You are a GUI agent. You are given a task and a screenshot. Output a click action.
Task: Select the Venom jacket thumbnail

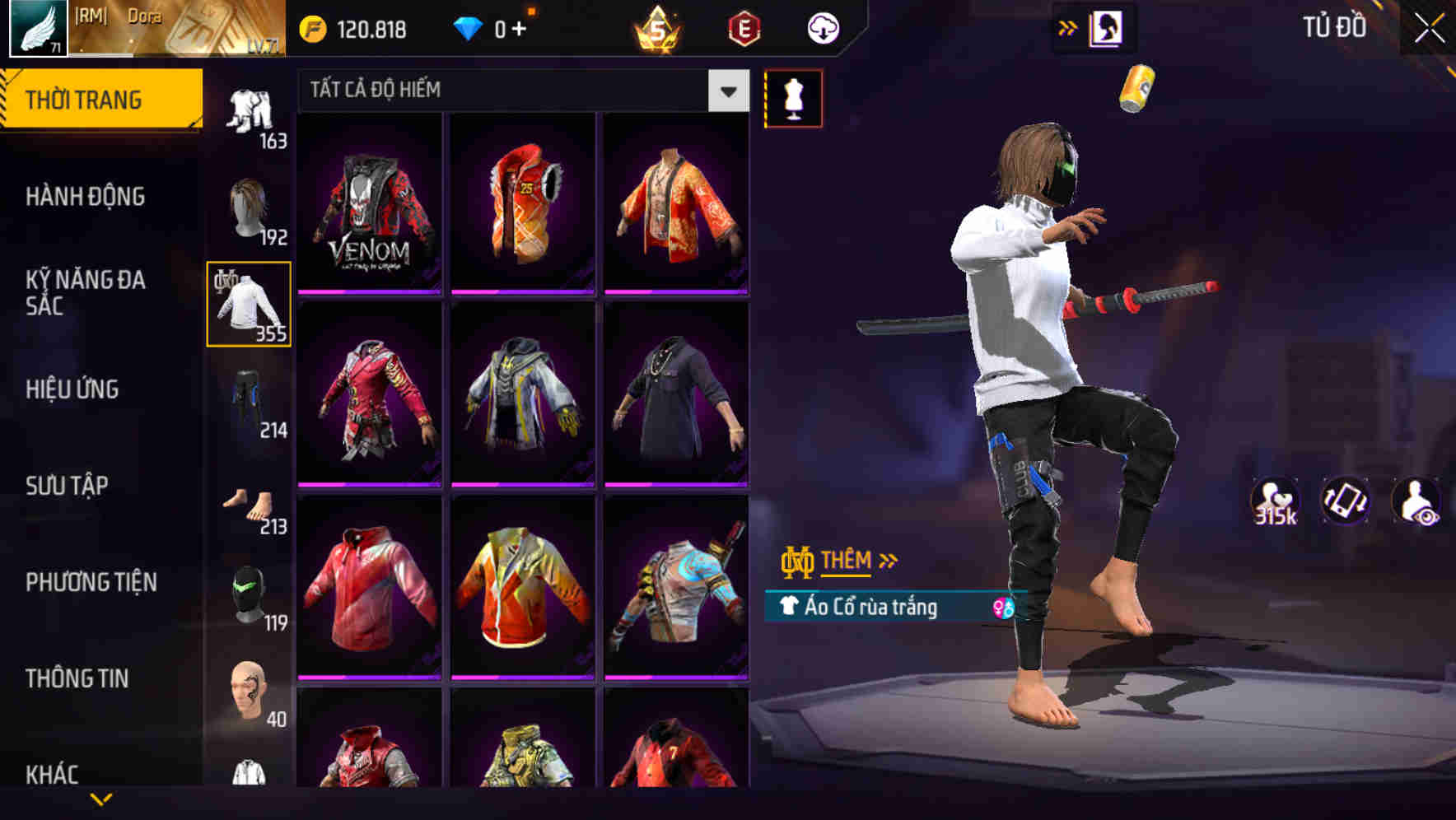click(369, 206)
